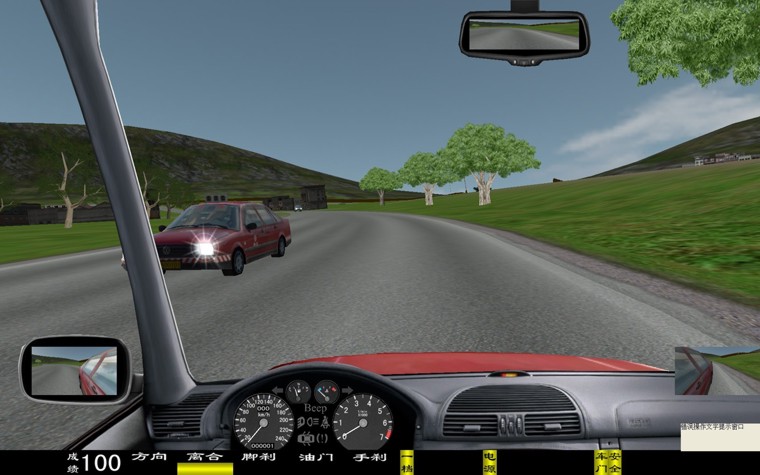Click the yellow 车门 door indicator
Screen dimensions: 760x475
[x=600, y=461]
